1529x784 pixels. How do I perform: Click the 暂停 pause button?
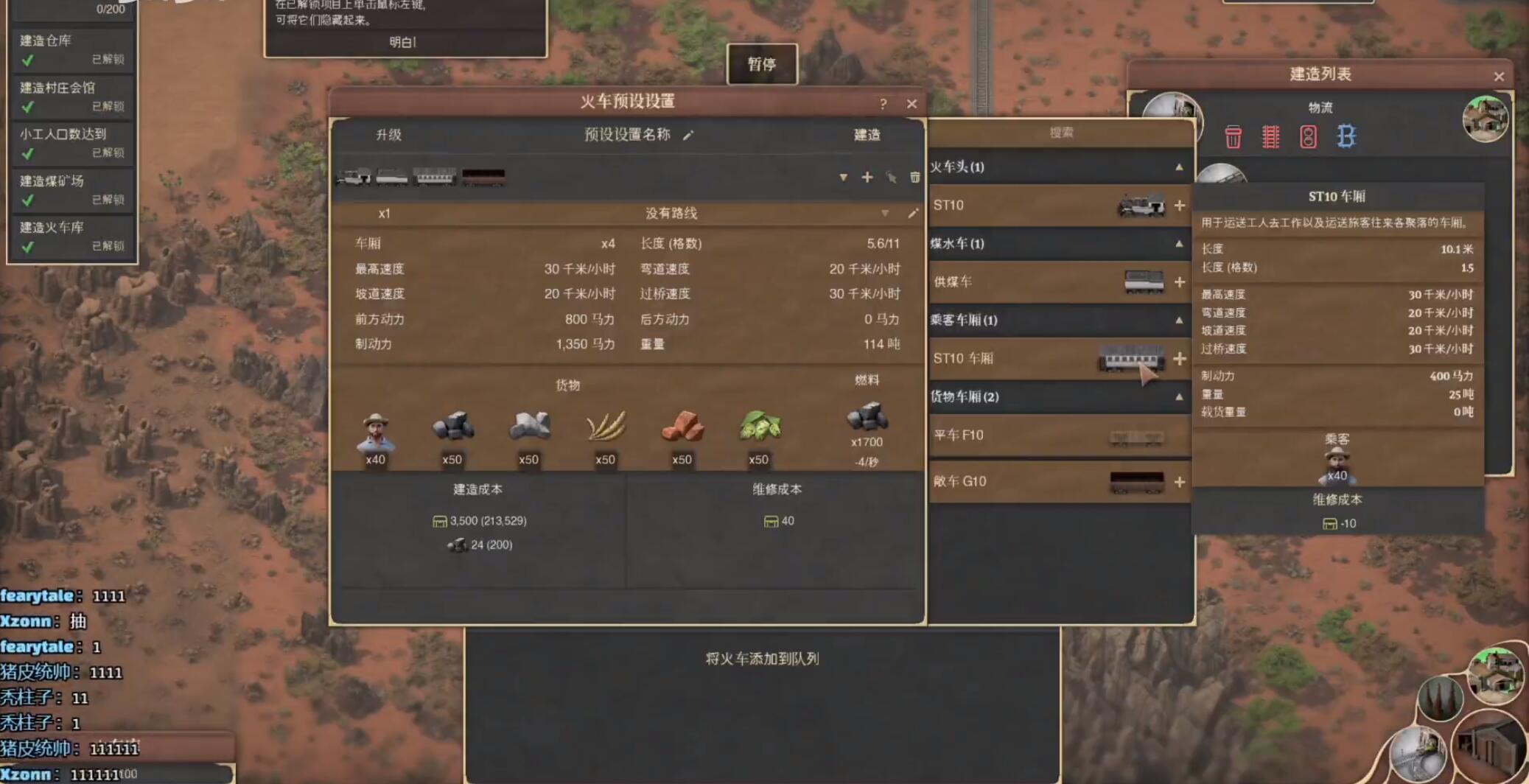click(763, 64)
